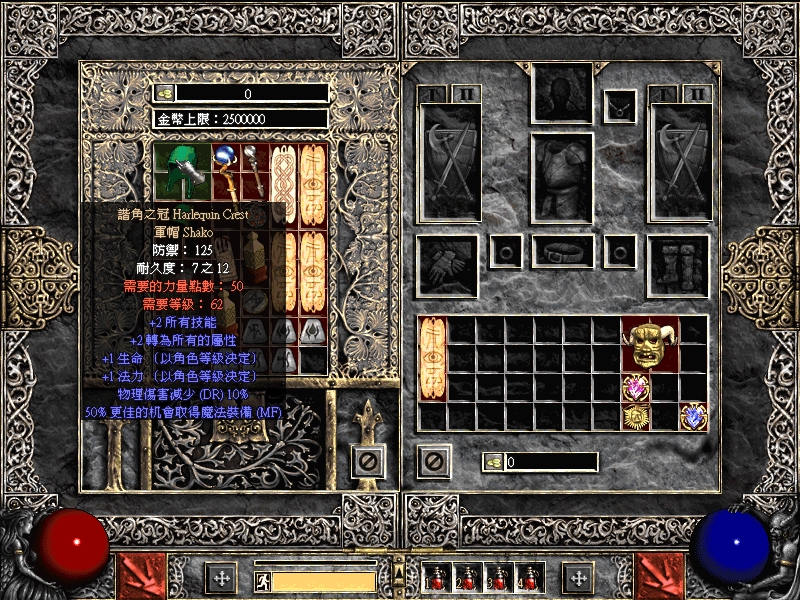Withdraw gold using the stash gold button

coord(165,93)
